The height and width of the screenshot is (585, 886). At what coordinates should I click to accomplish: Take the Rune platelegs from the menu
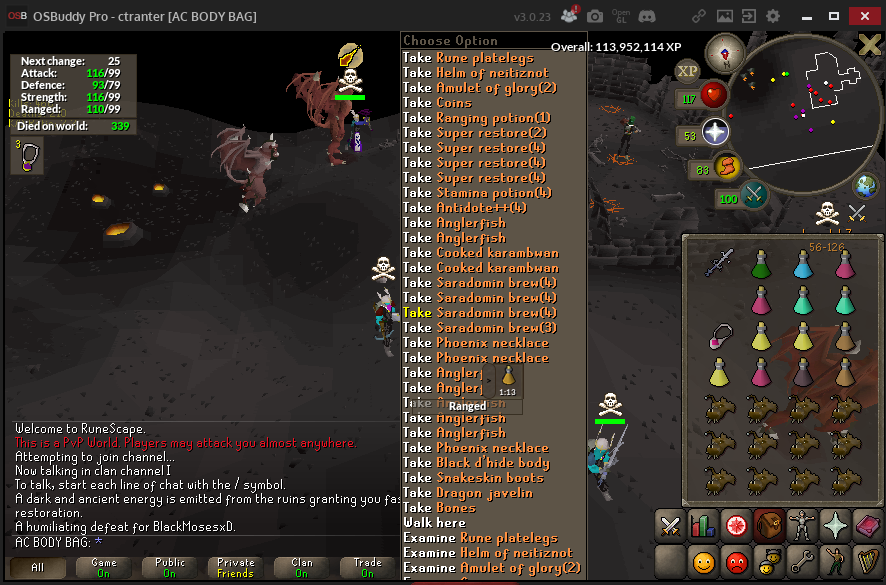tap(480, 58)
